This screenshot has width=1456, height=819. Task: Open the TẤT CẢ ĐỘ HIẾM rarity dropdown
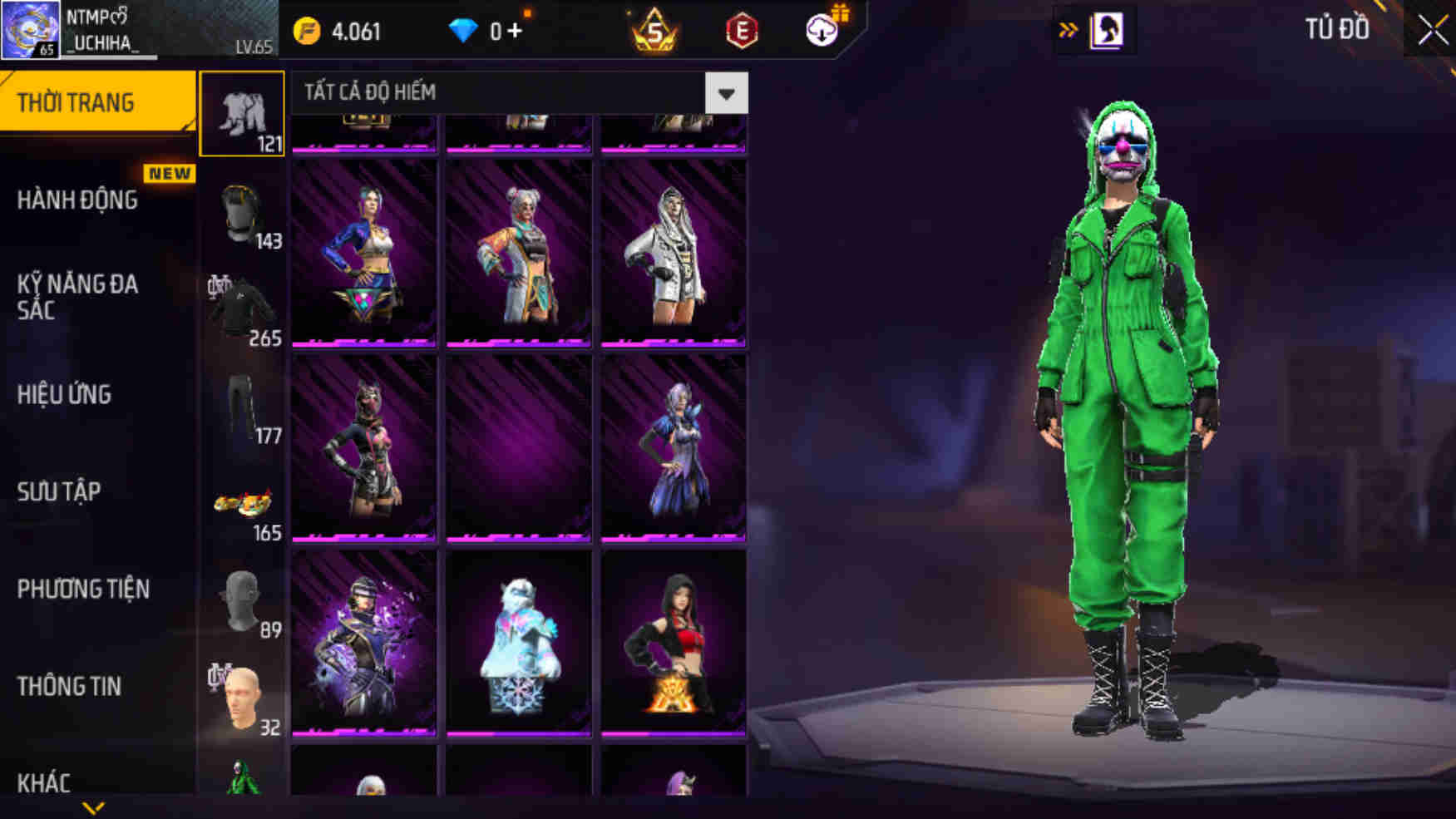[728, 92]
